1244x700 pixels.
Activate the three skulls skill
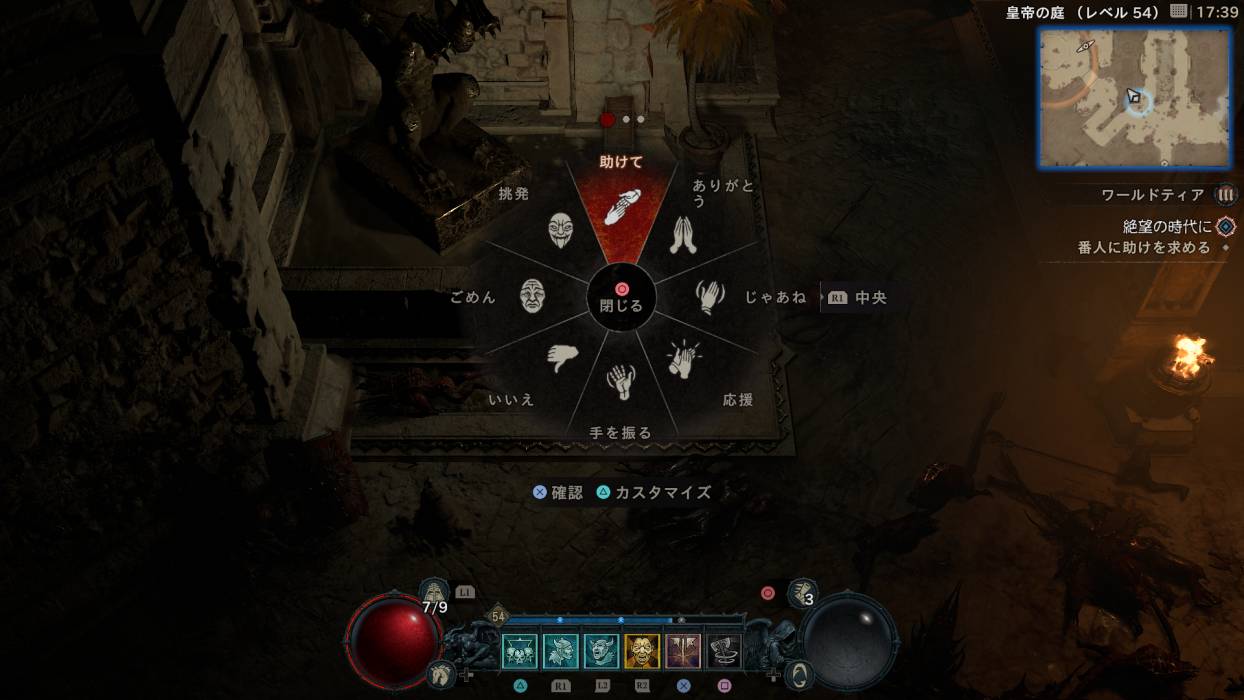pyautogui.click(x=520, y=652)
